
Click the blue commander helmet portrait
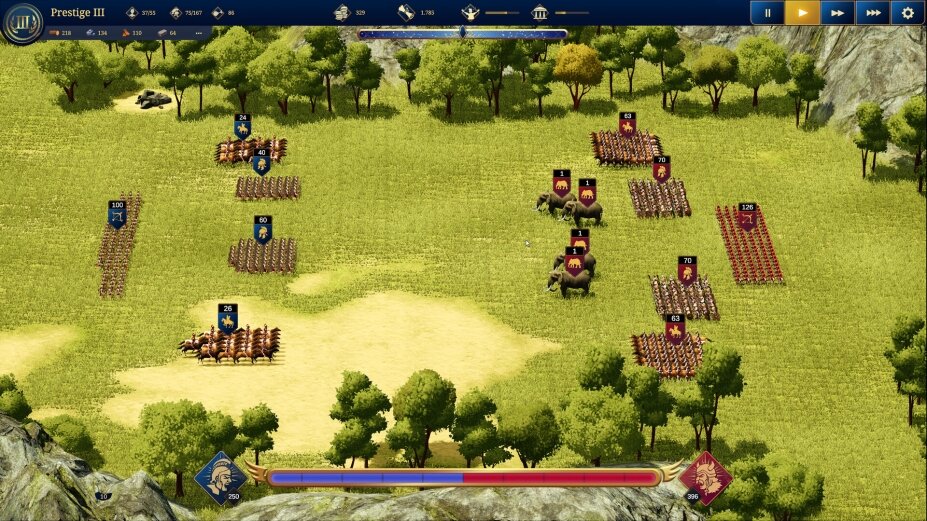[220, 476]
